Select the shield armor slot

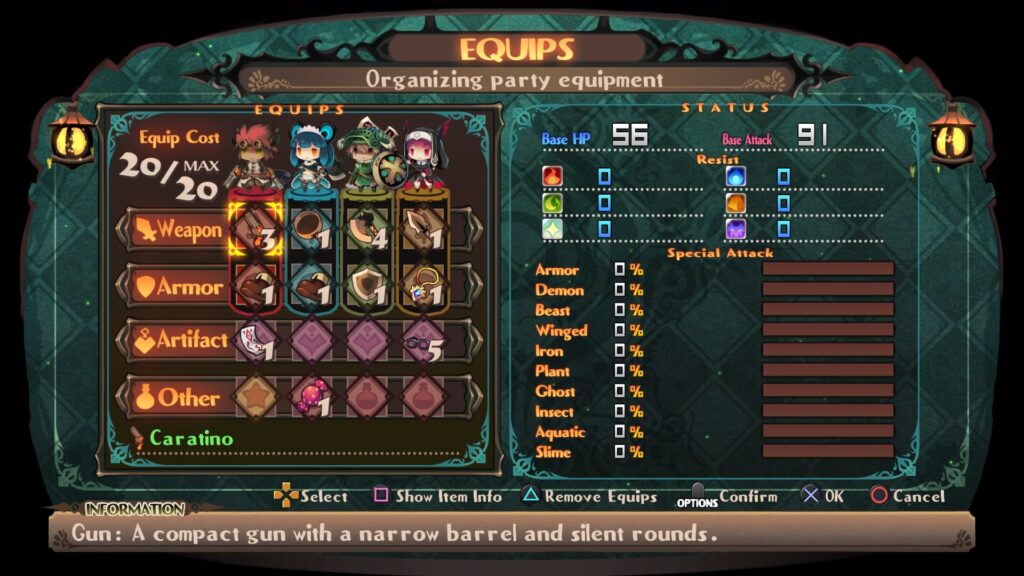coord(366,287)
